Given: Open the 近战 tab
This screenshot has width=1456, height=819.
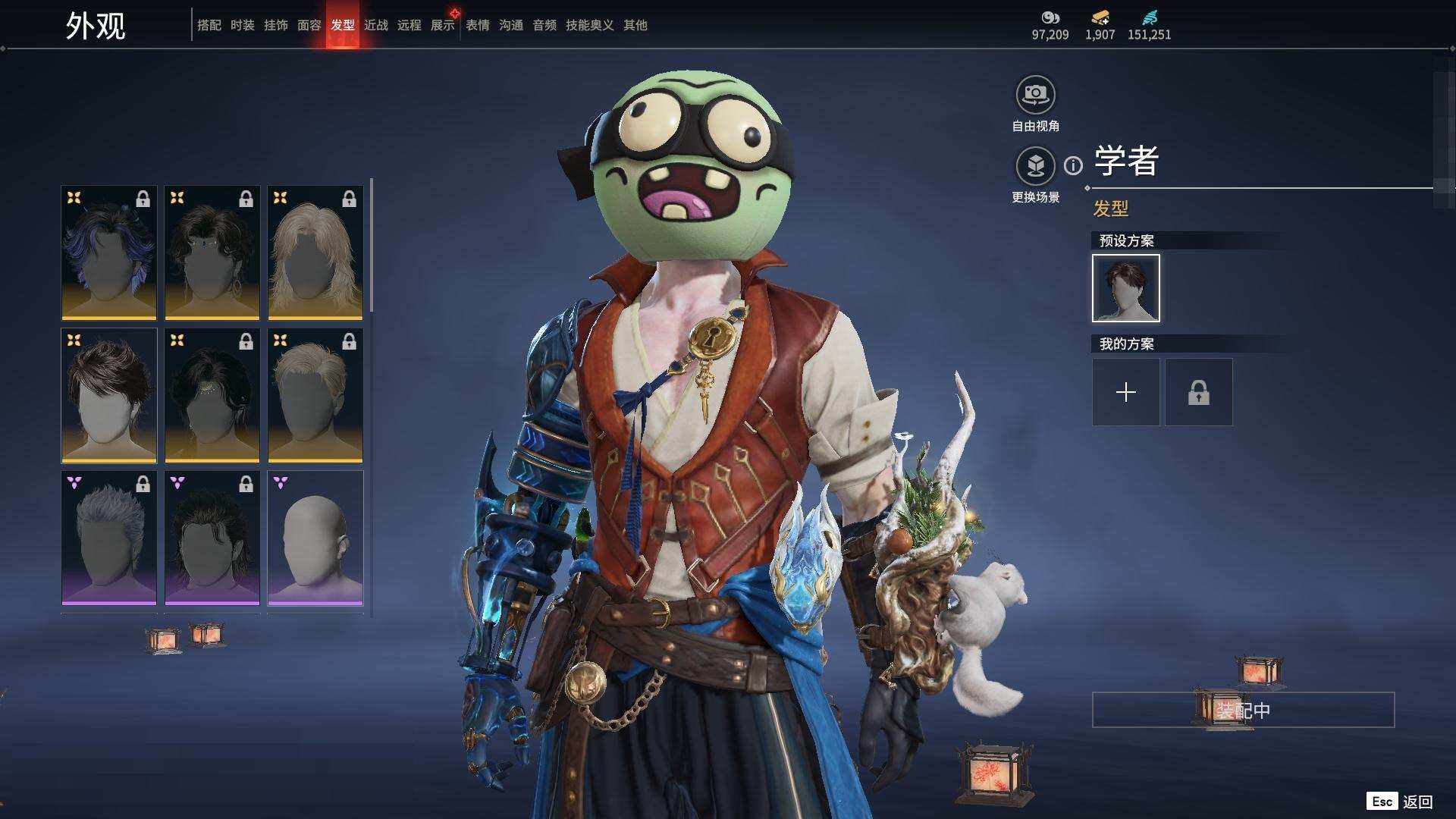Looking at the screenshot, I should (x=375, y=25).
